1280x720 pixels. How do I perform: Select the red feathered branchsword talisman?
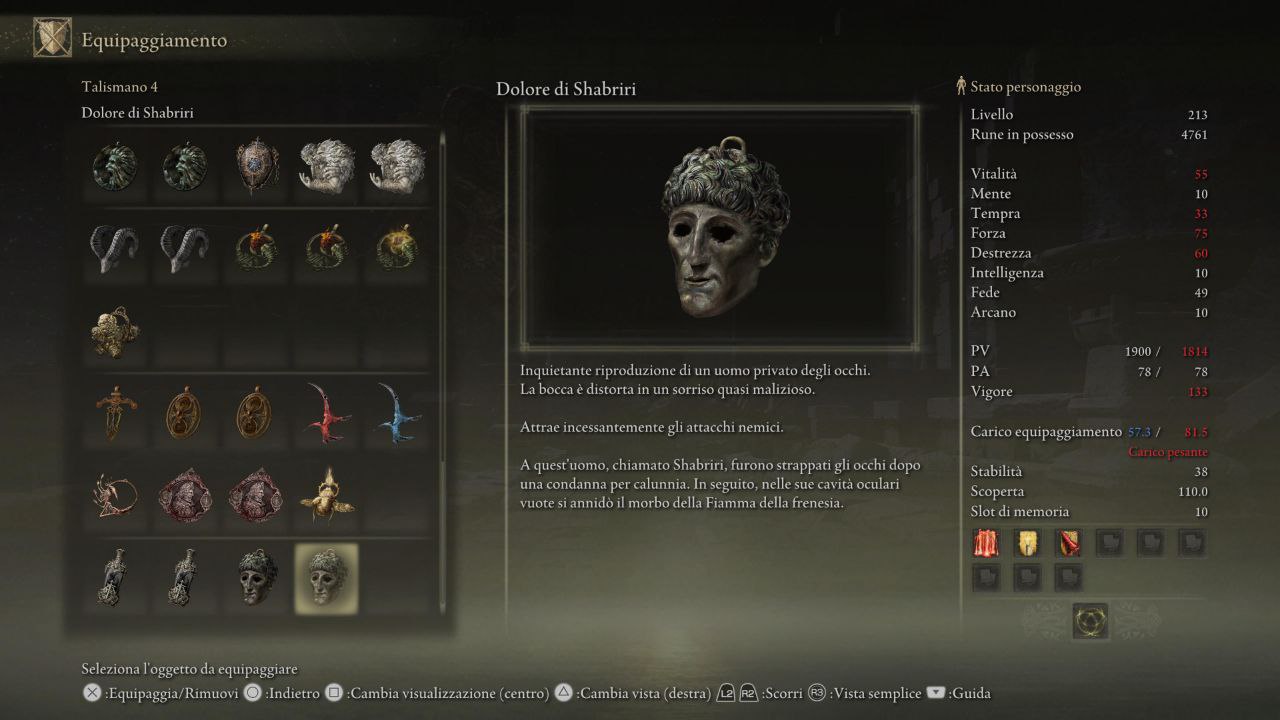[x=324, y=414]
